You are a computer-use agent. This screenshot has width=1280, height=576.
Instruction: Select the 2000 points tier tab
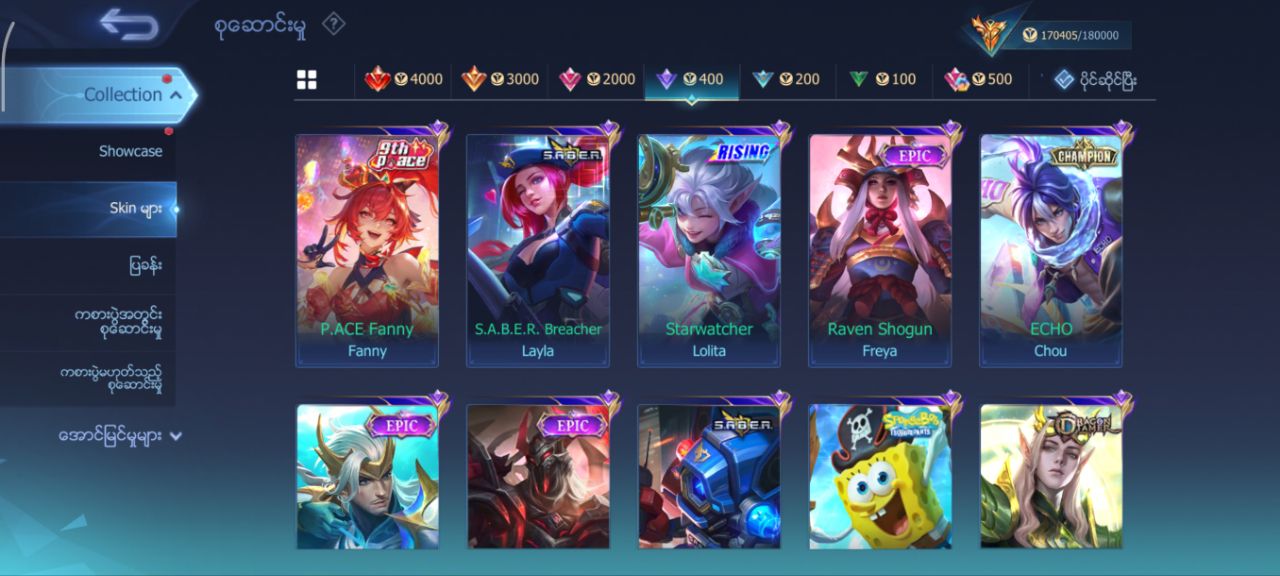597,79
